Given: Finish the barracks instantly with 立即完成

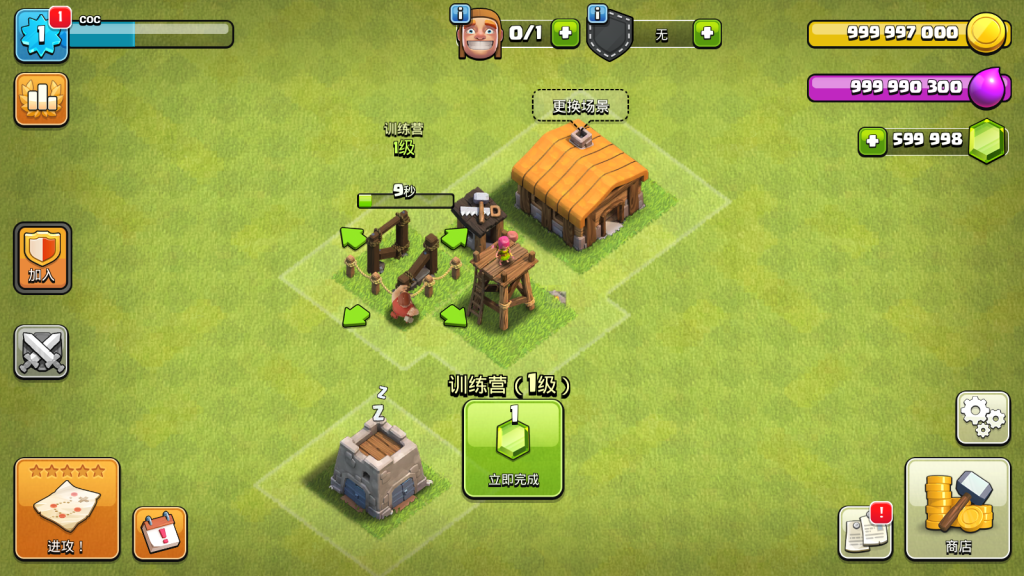Looking at the screenshot, I should click(x=513, y=448).
